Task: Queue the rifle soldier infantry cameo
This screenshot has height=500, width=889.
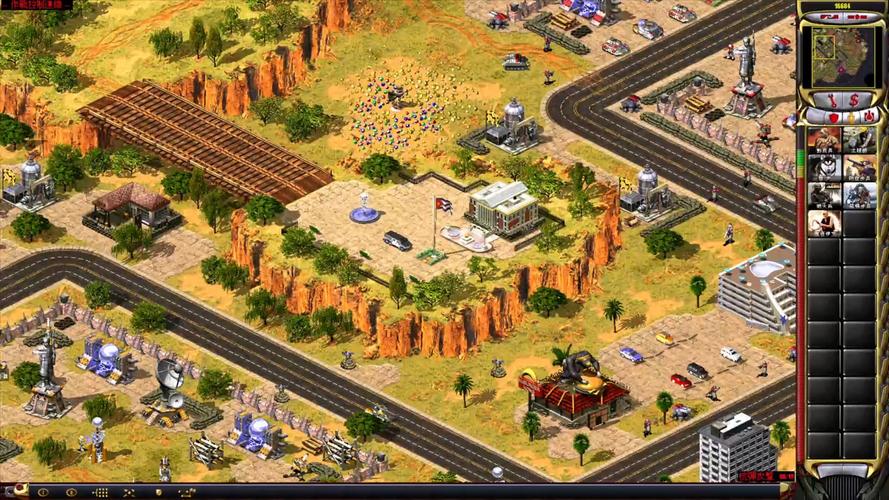Action: pyautogui.click(x=824, y=140)
